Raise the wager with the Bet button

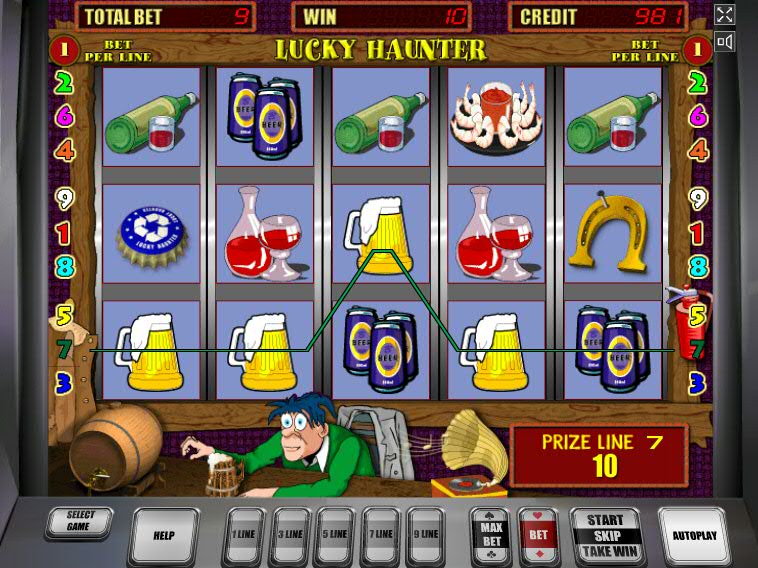538,534
